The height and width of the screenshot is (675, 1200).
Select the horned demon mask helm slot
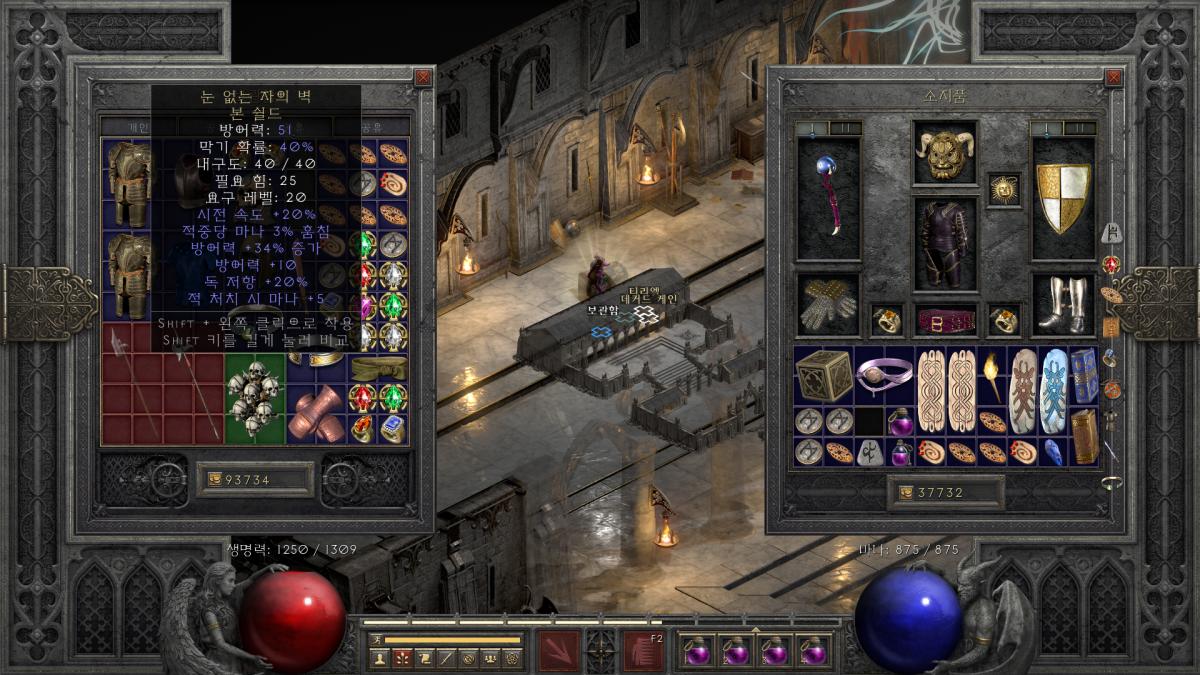click(x=945, y=154)
